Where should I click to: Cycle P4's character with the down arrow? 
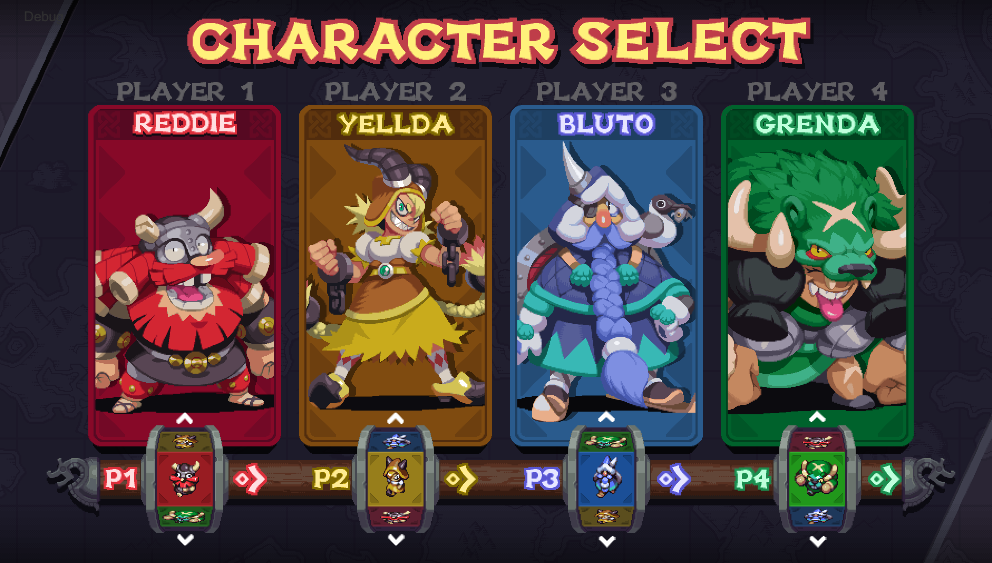click(818, 540)
